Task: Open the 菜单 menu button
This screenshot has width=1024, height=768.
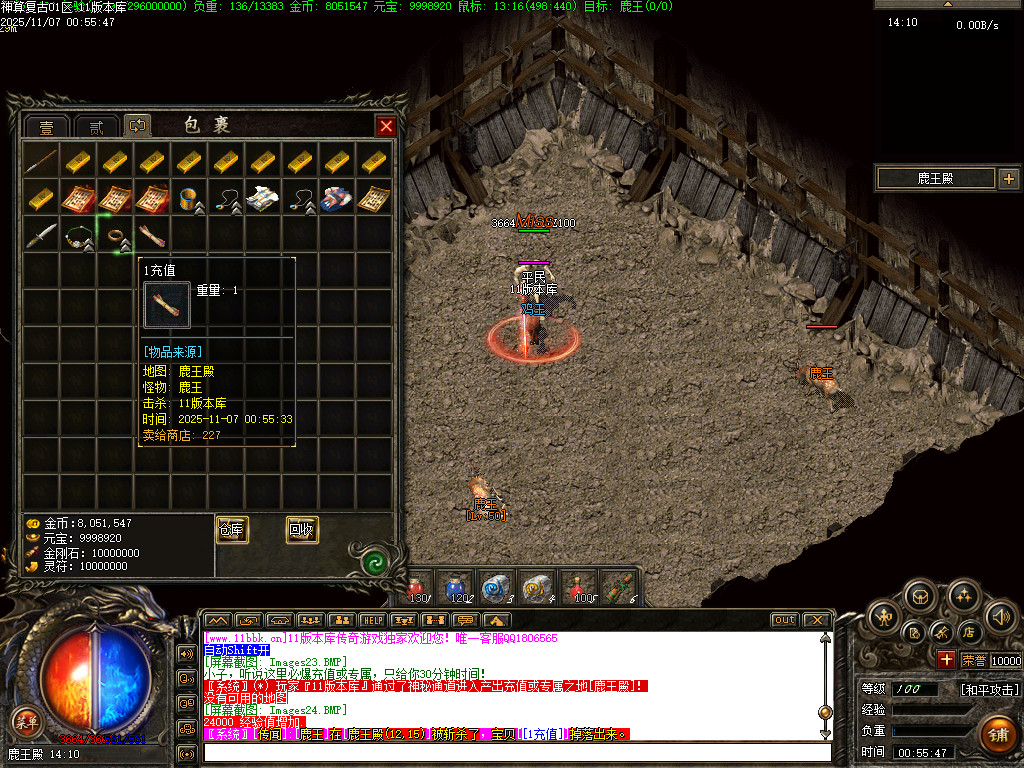Action: (26, 719)
